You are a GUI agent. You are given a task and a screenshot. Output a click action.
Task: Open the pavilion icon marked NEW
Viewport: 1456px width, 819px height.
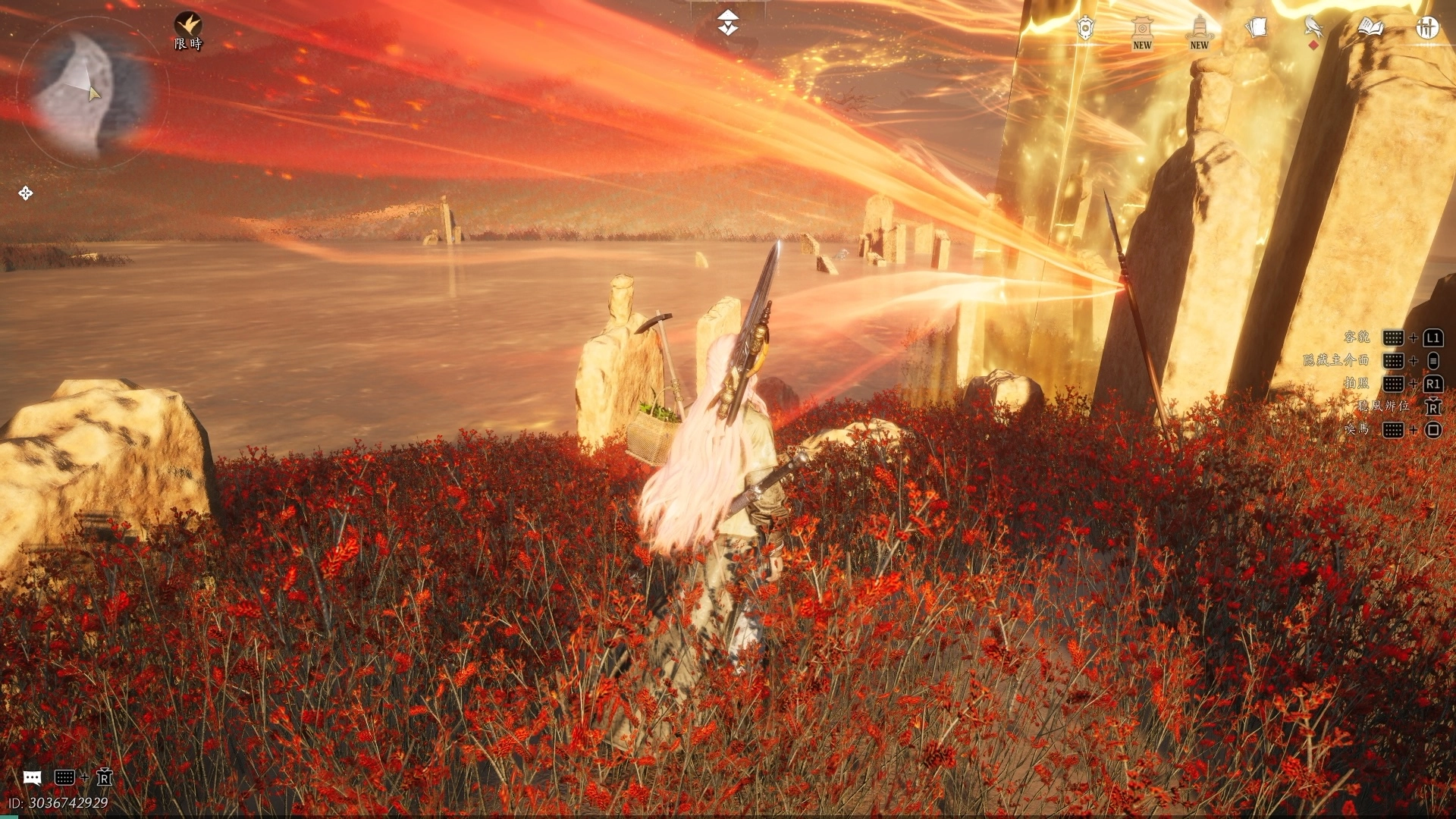click(x=1142, y=32)
